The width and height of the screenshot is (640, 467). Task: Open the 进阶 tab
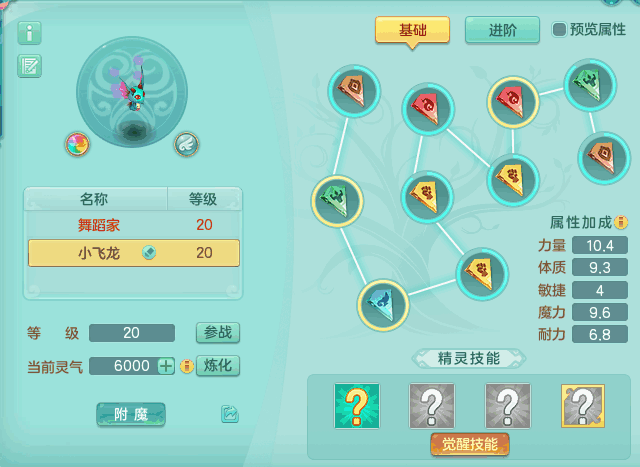(502, 30)
